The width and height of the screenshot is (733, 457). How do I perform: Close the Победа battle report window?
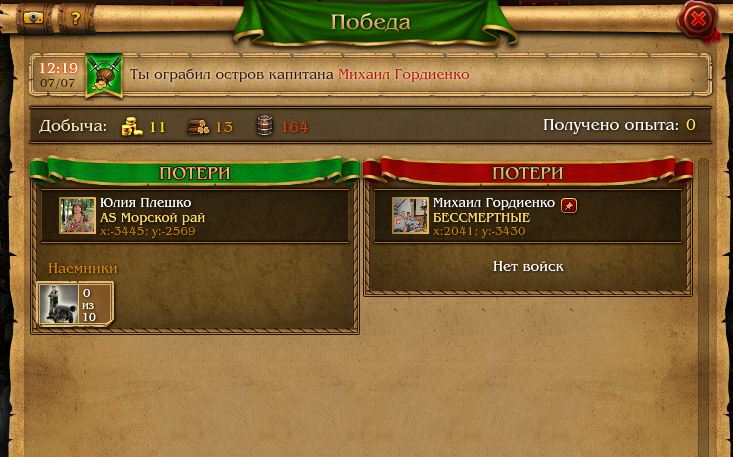pos(698,20)
